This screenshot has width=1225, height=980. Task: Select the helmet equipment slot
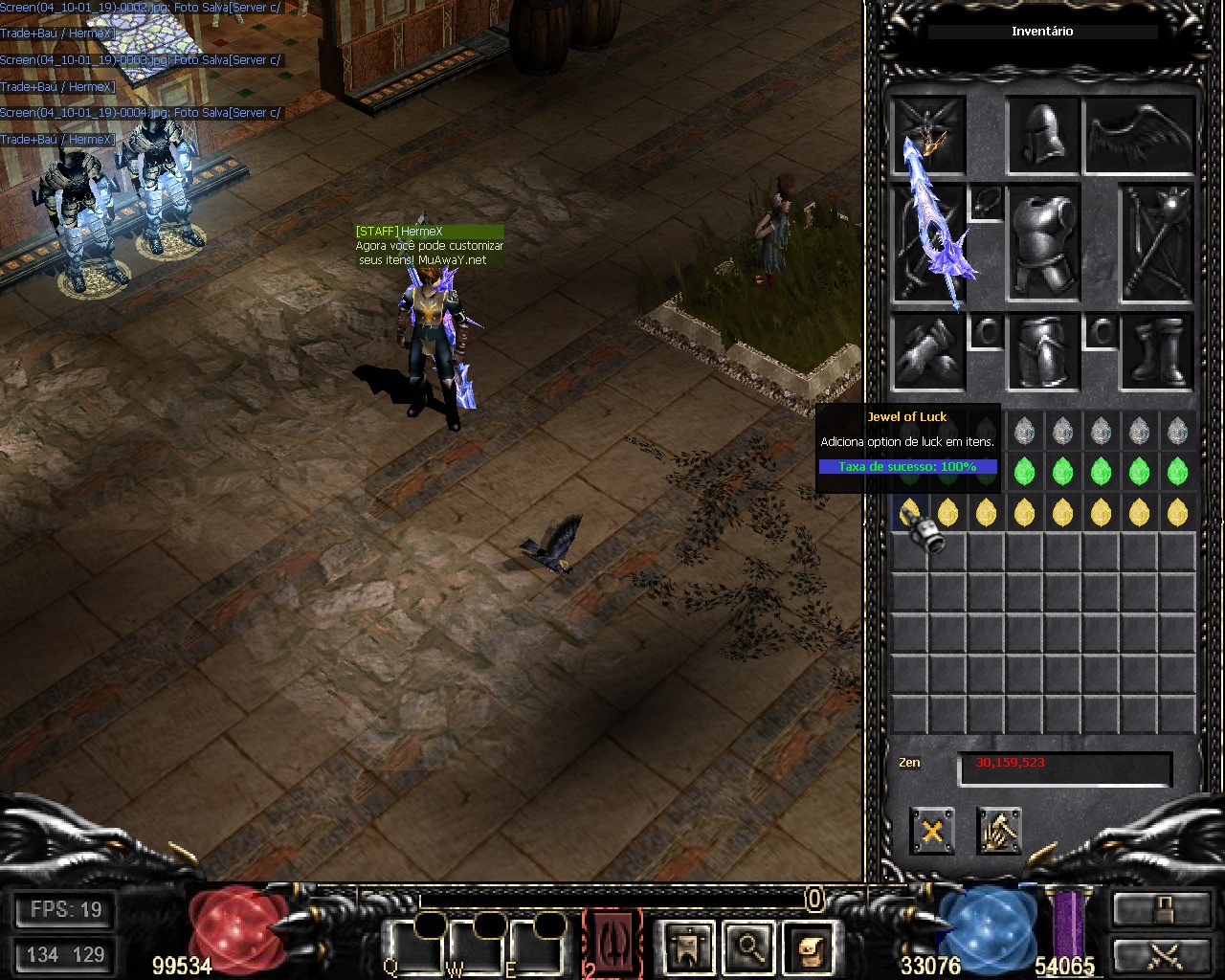pos(1043,135)
